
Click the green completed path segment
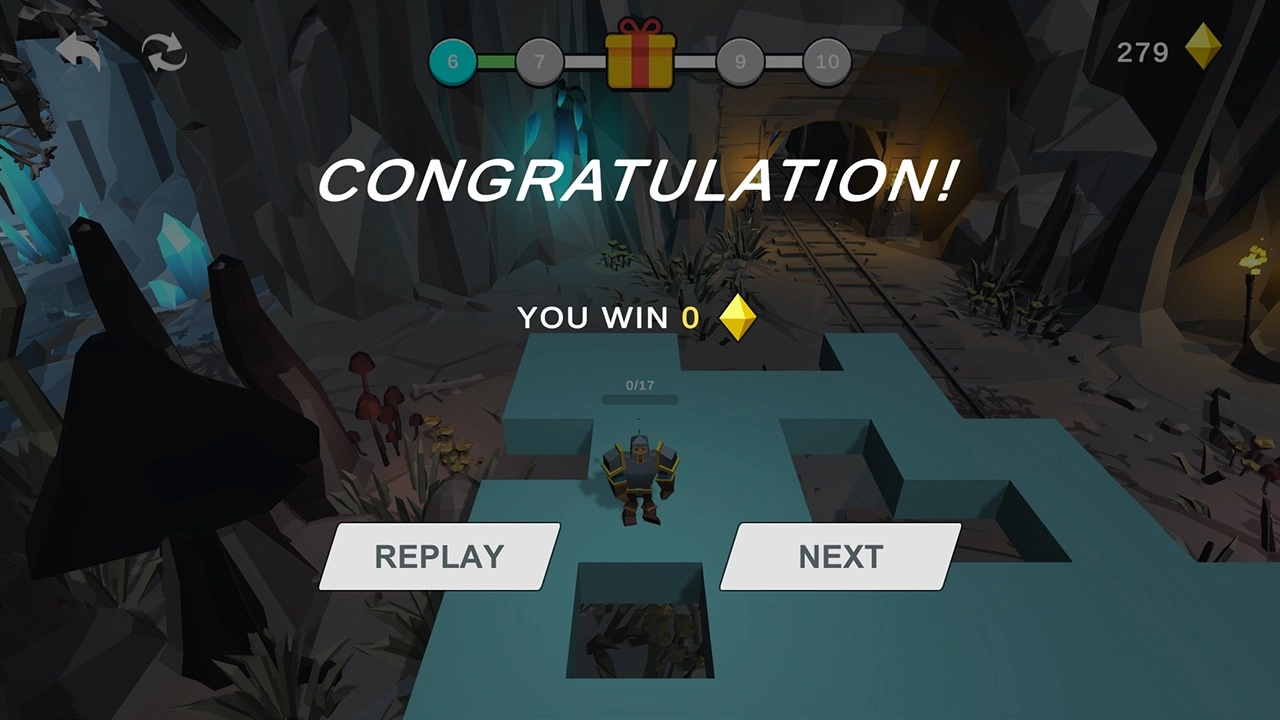pos(495,61)
